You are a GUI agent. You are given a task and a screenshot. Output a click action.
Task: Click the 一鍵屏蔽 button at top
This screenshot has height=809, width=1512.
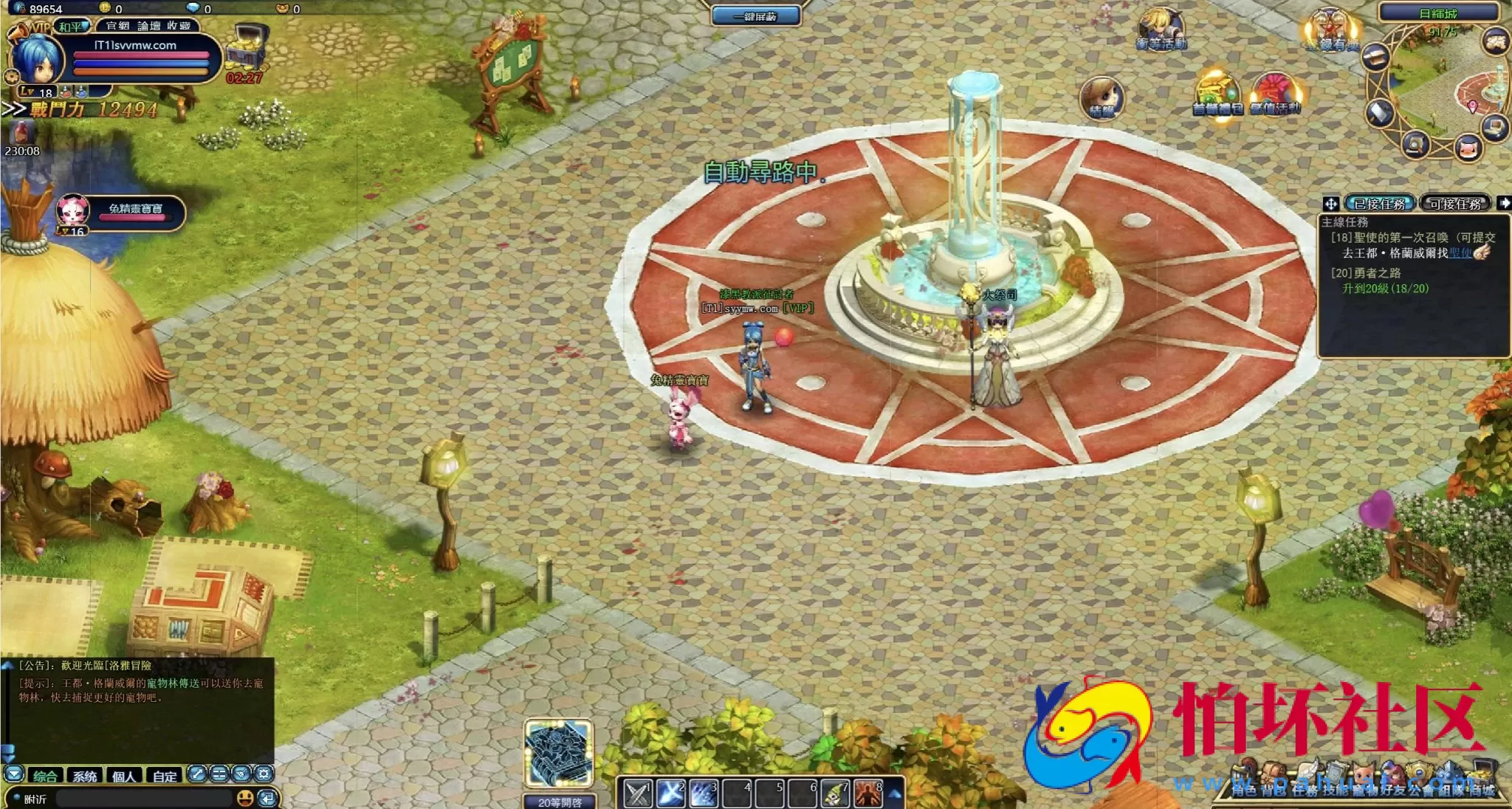pos(755,16)
